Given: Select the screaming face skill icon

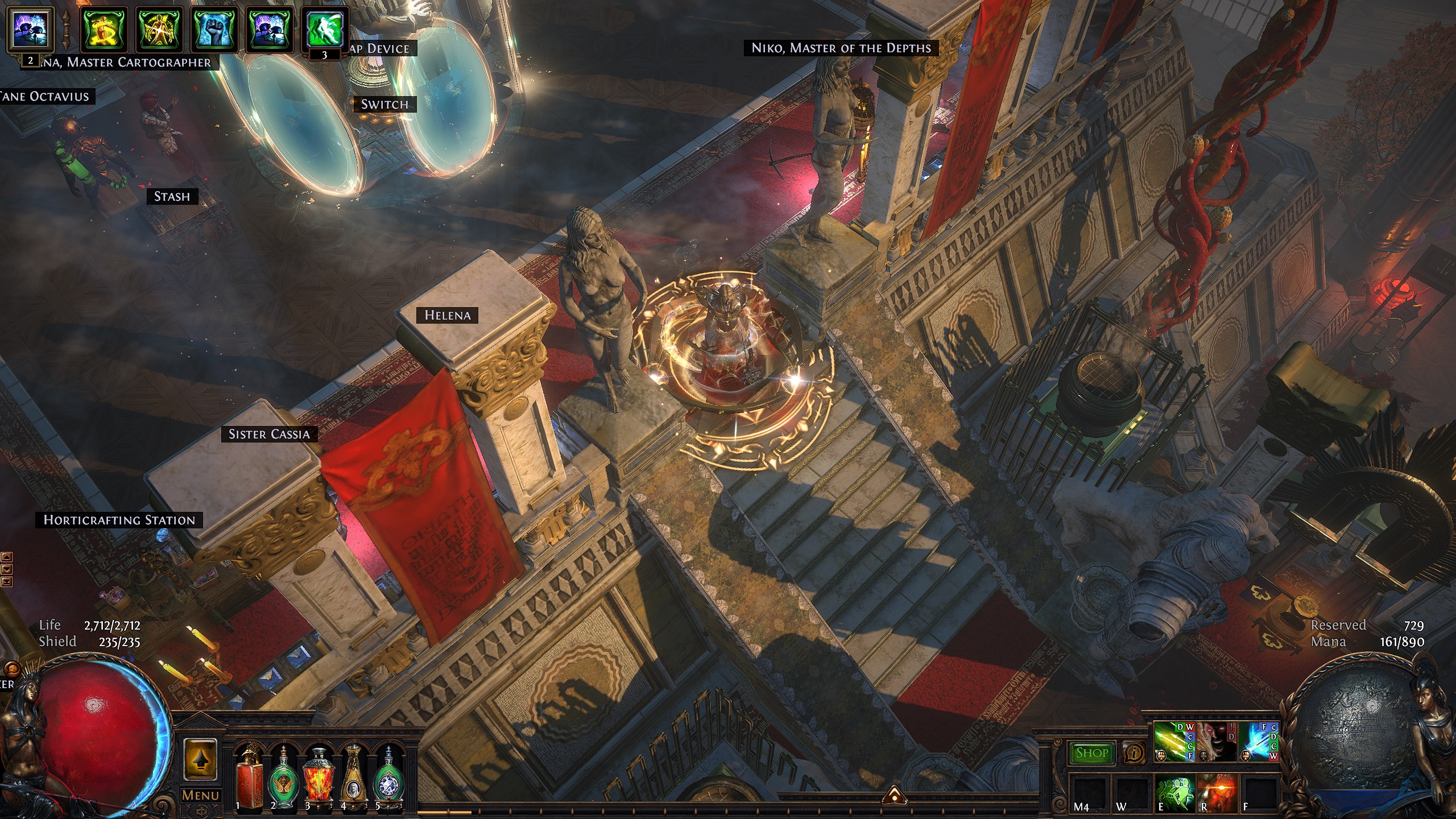Looking at the screenshot, I should (x=1217, y=742).
